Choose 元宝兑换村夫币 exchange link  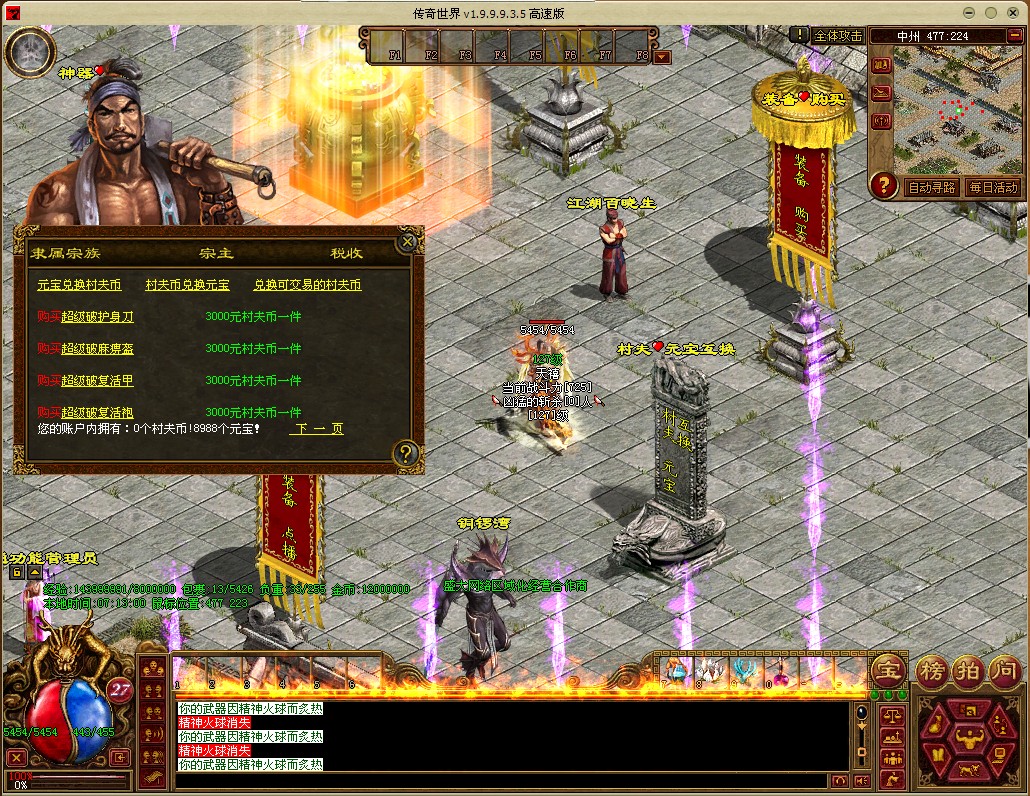pyautogui.click(x=79, y=285)
